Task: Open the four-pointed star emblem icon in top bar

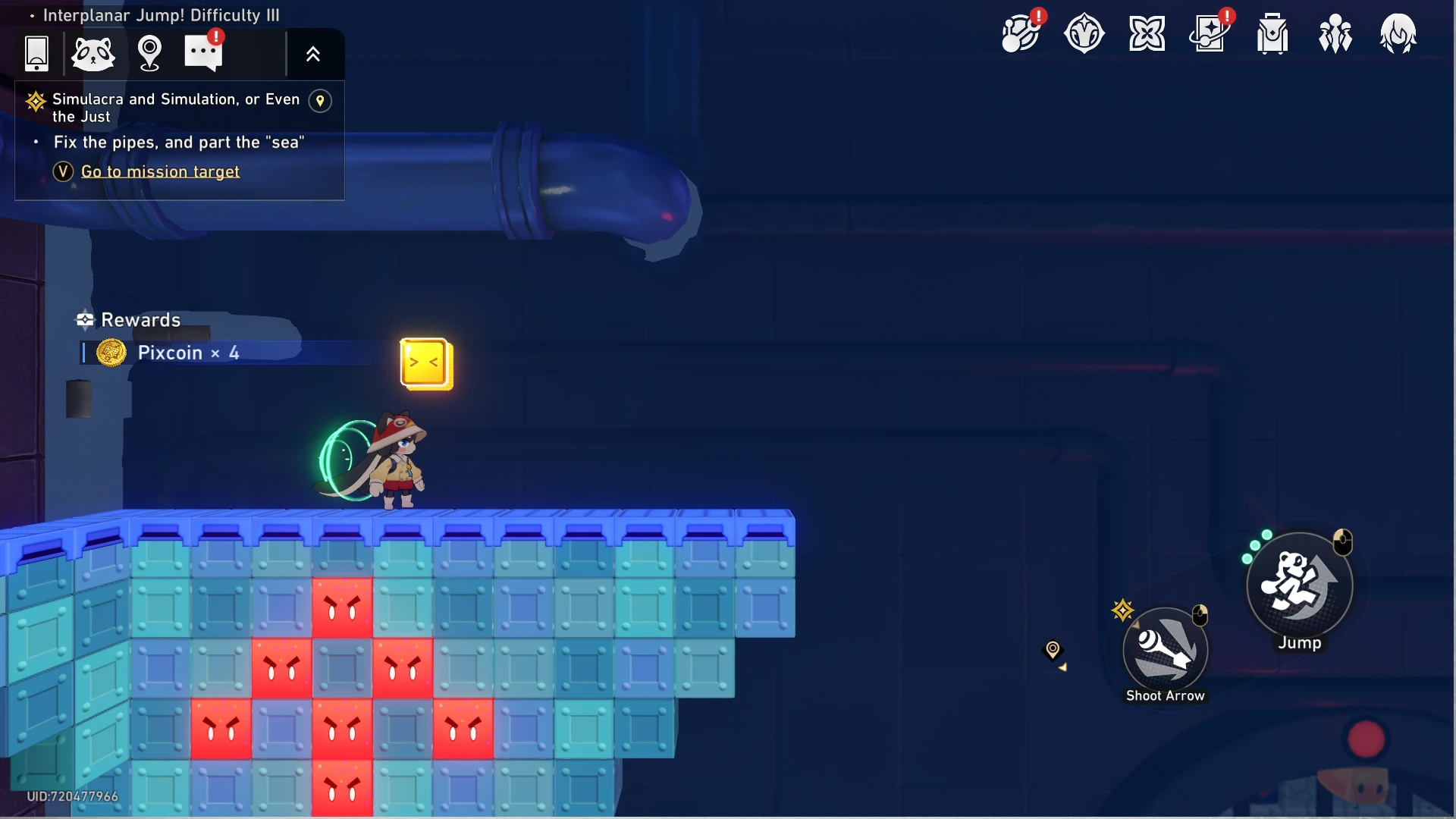Action: 1147,34
